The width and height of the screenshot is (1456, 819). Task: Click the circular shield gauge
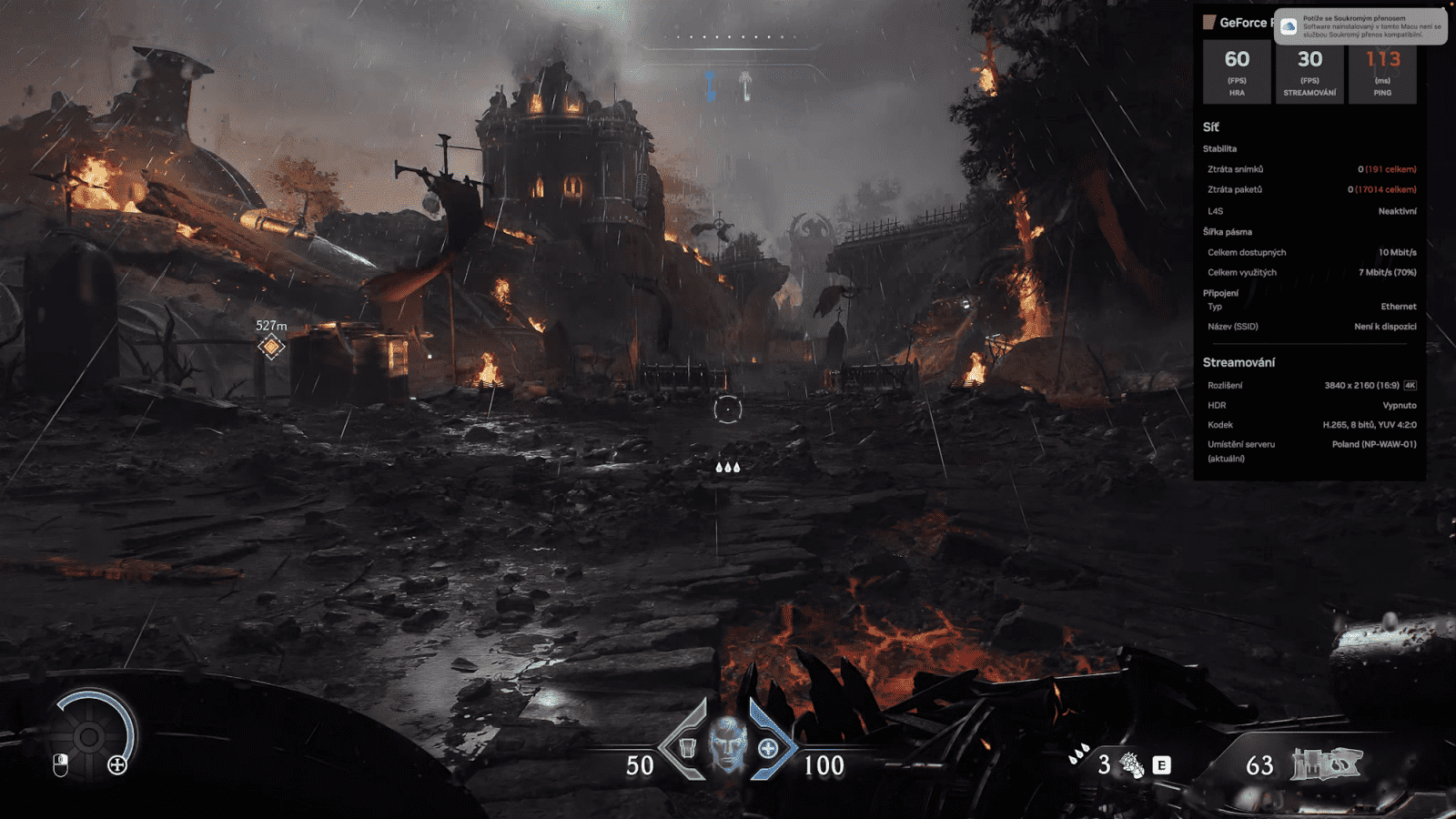click(x=91, y=735)
